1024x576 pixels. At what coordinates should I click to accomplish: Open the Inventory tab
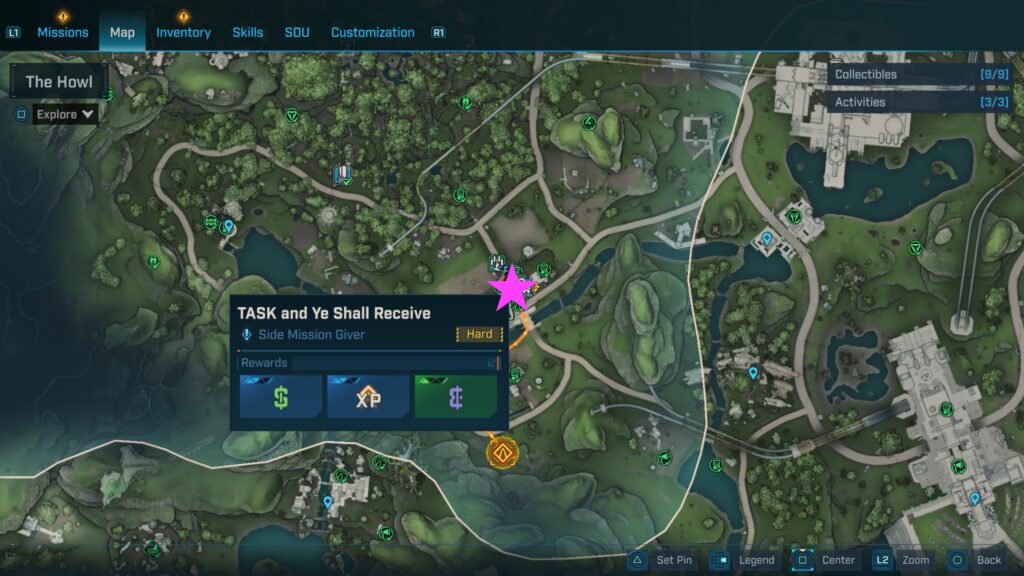point(183,32)
